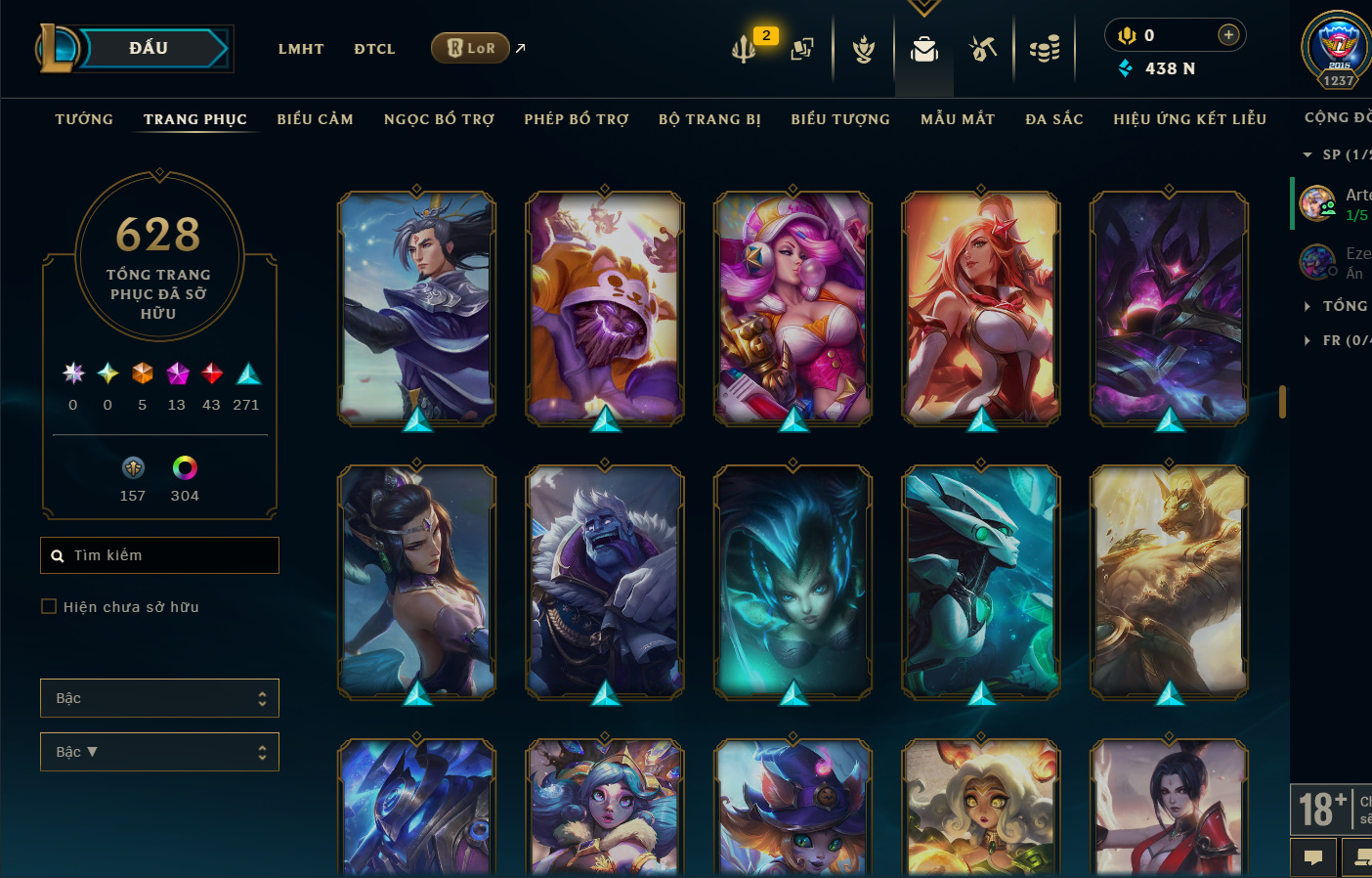Open HIỆU ỨNG KẾT LIỄU tab
The width and height of the screenshot is (1372, 878).
[1189, 119]
